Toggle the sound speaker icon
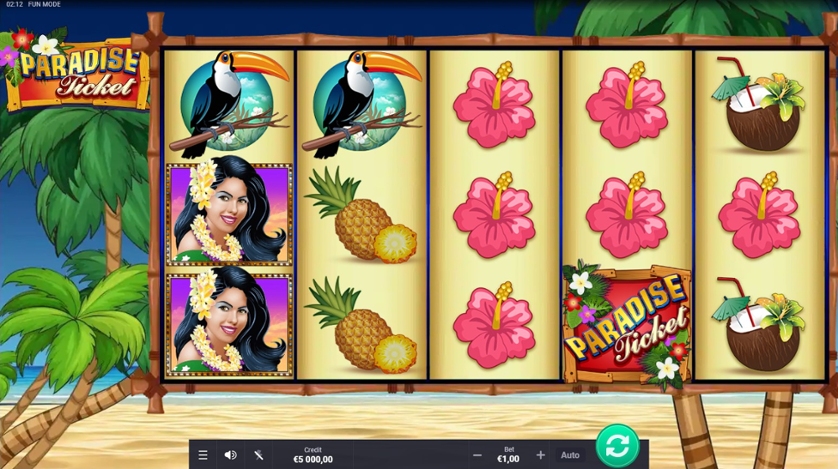This screenshot has width=838, height=469. (x=230, y=455)
